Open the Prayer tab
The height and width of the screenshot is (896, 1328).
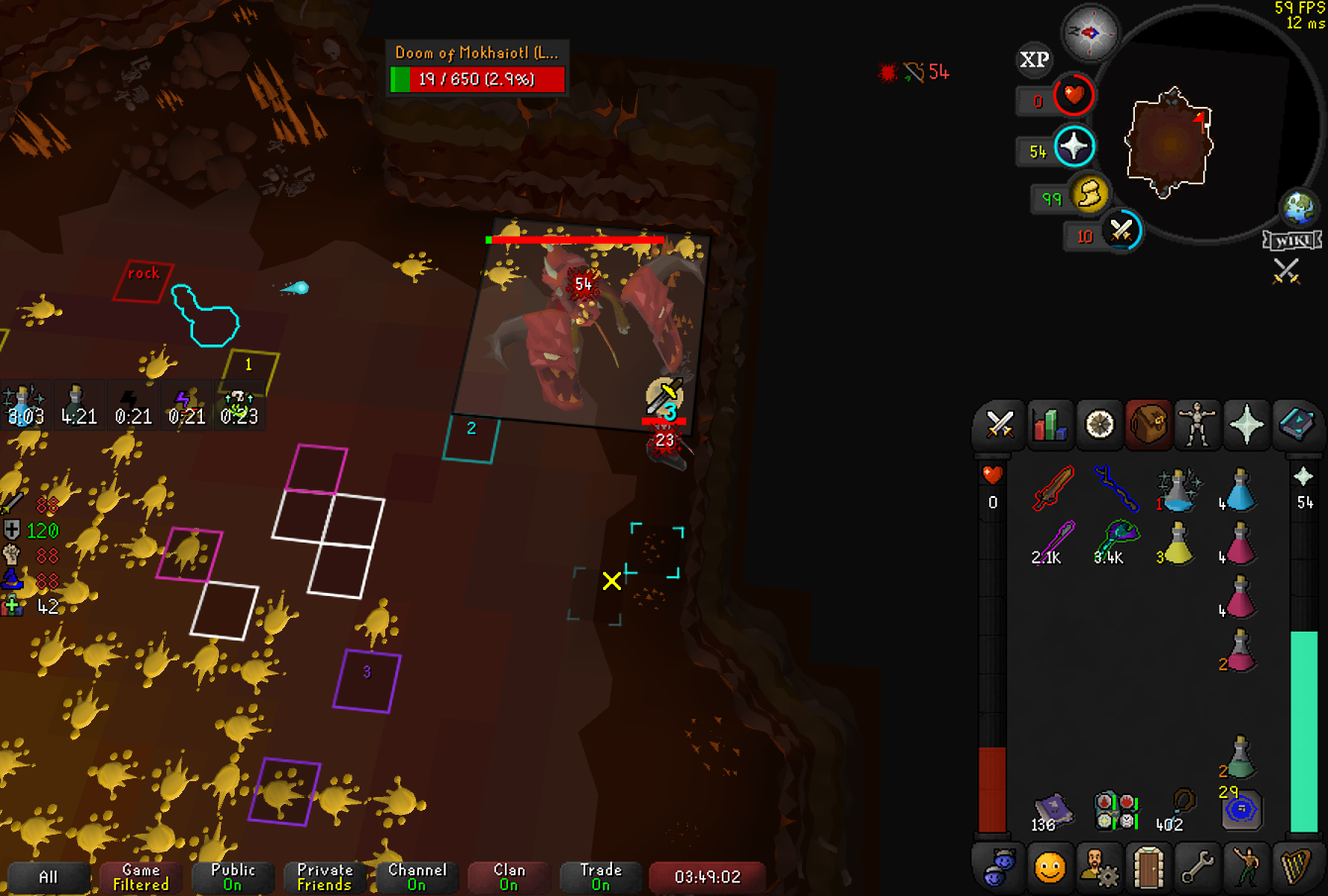pos(1246,426)
